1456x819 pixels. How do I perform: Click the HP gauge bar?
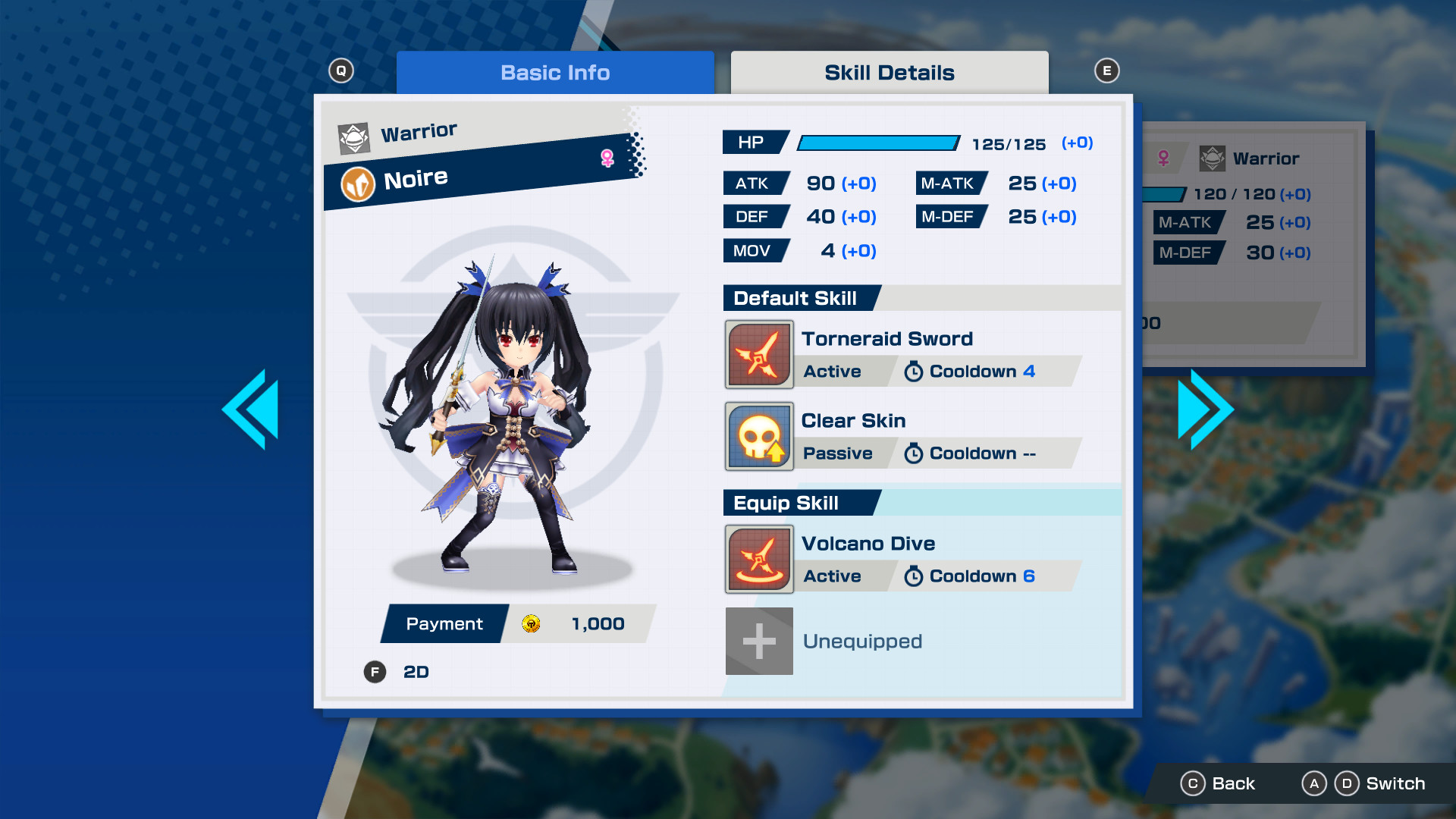pos(880,143)
